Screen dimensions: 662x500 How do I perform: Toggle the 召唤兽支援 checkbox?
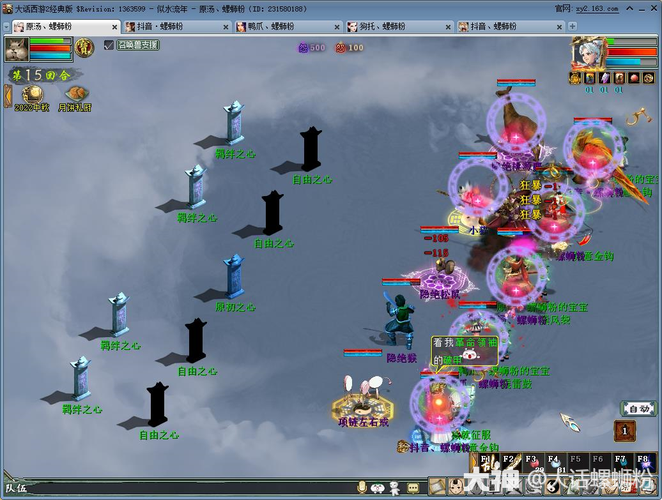tap(109, 45)
